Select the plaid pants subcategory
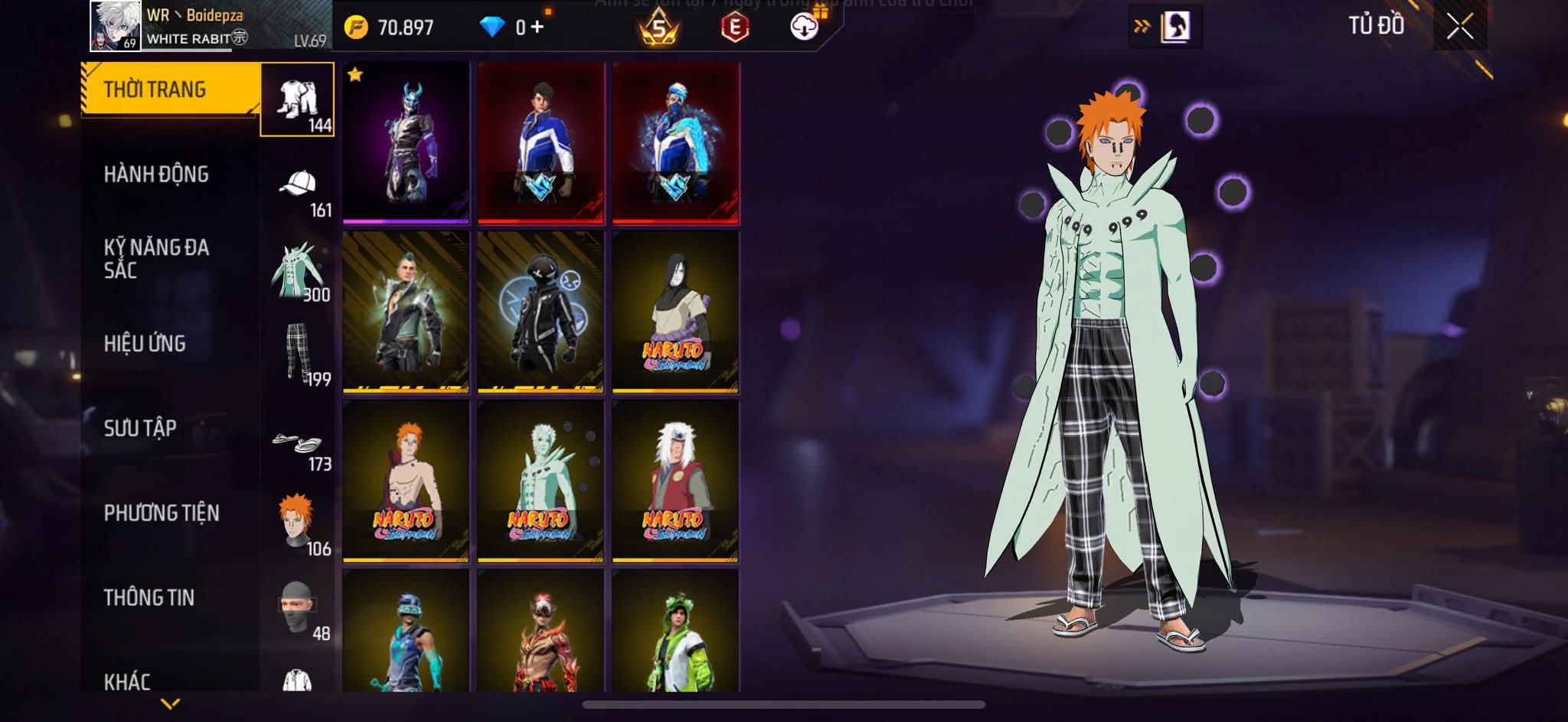The height and width of the screenshot is (722, 1568). [298, 352]
